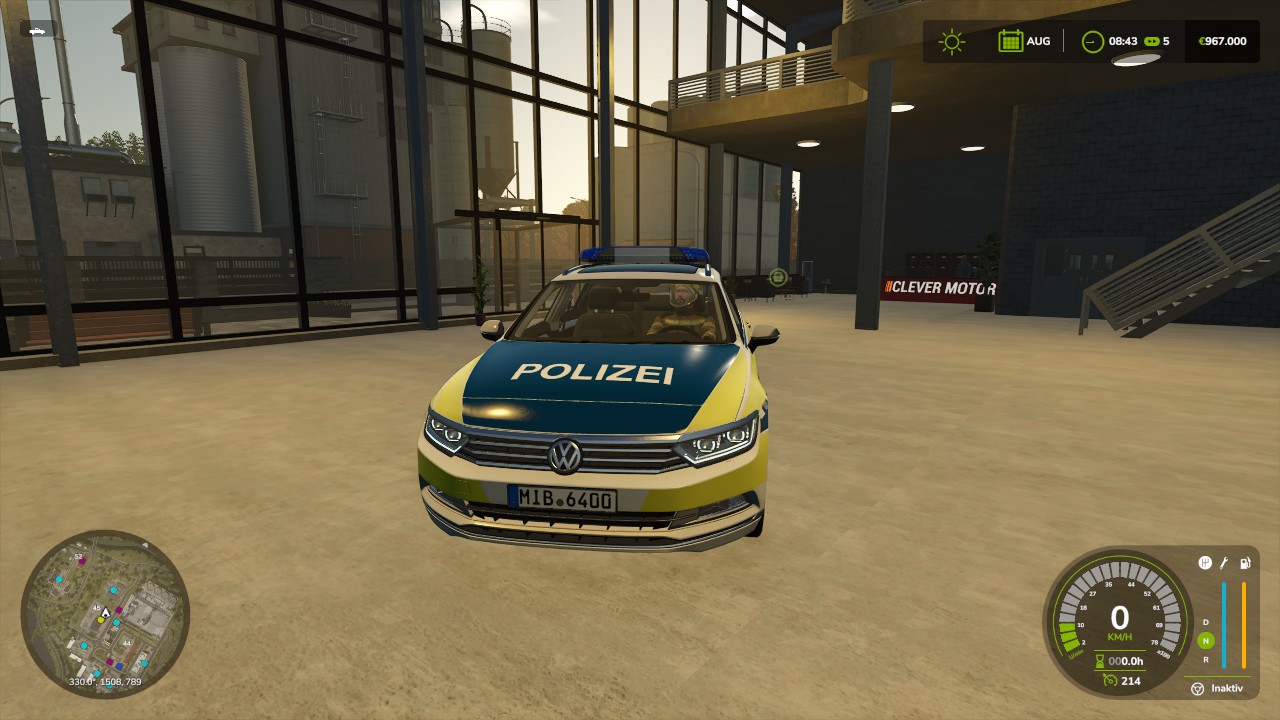The height and width of the screenshot is (720, 1280).
Task: Click the N neutral gear button
Action: (x=1206, y=640)
